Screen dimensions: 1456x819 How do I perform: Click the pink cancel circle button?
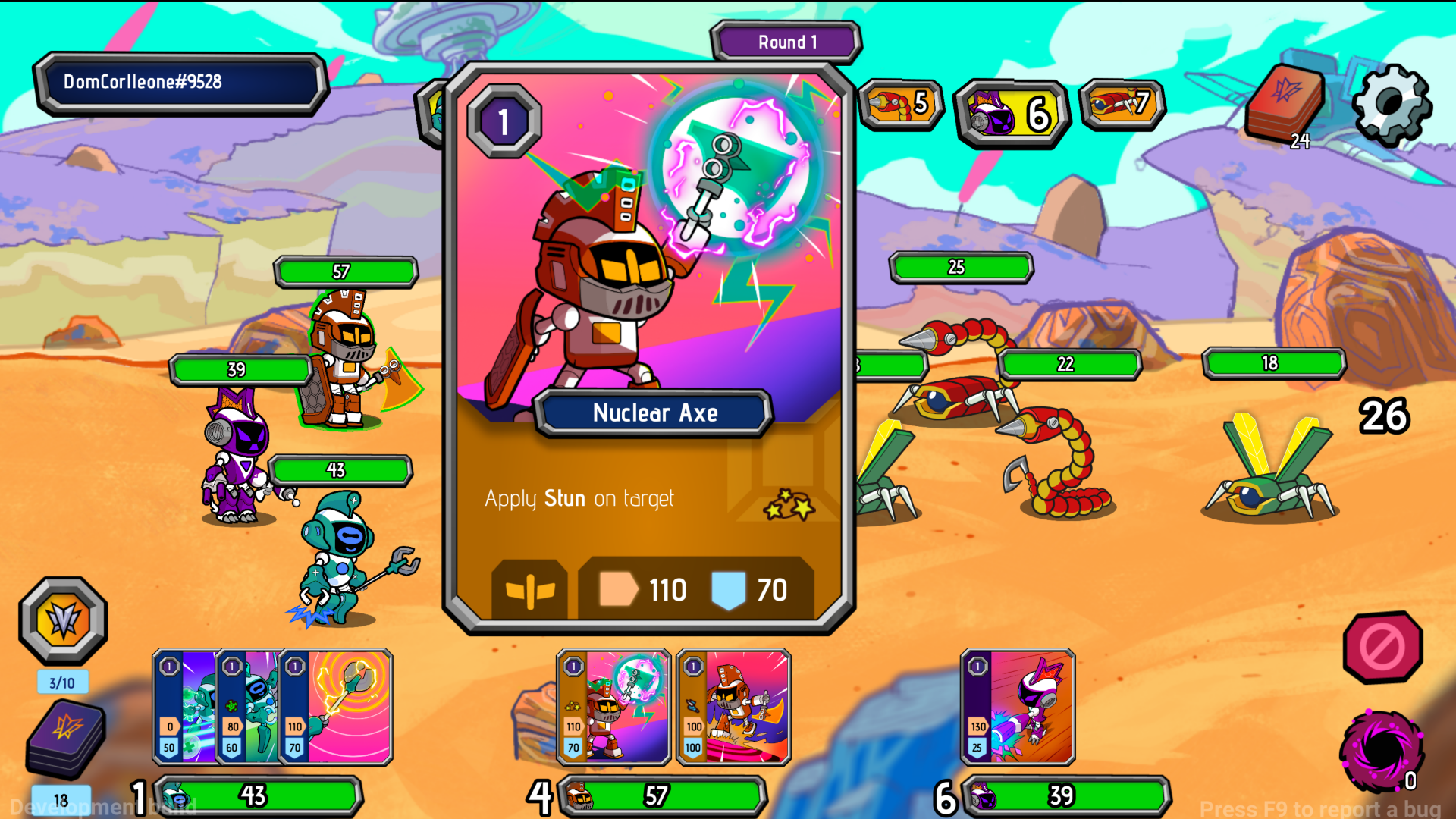tap(1382, 647)
